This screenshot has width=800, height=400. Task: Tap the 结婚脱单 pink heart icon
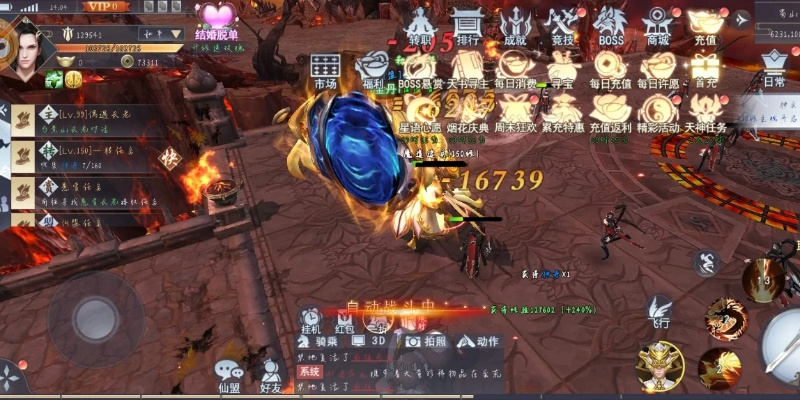(x=216, y=20)
